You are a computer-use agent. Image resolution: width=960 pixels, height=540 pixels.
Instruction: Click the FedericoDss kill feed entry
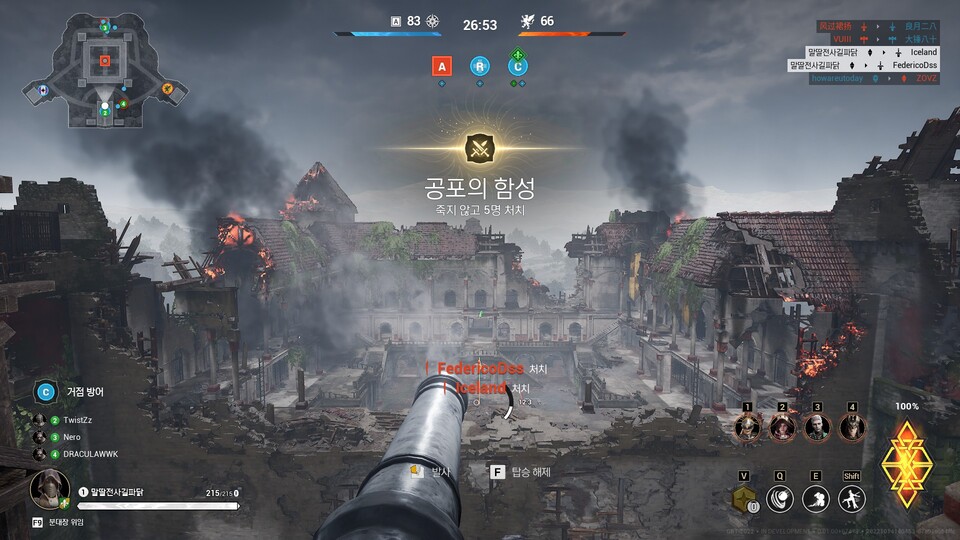(x=482, y=369)
